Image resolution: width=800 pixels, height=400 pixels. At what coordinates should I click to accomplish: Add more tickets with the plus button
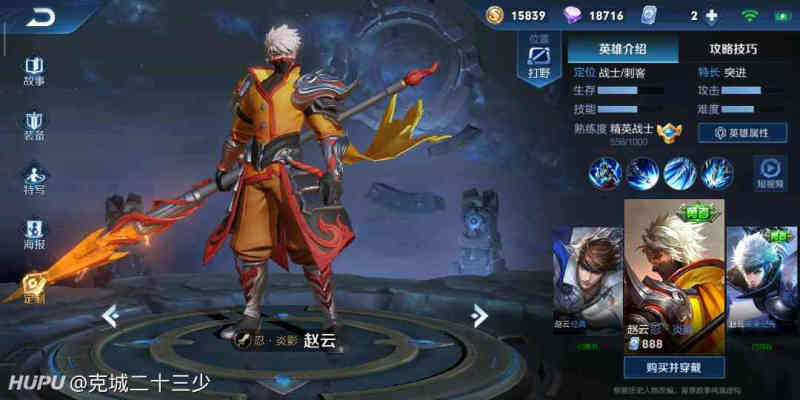coord(712,16)
